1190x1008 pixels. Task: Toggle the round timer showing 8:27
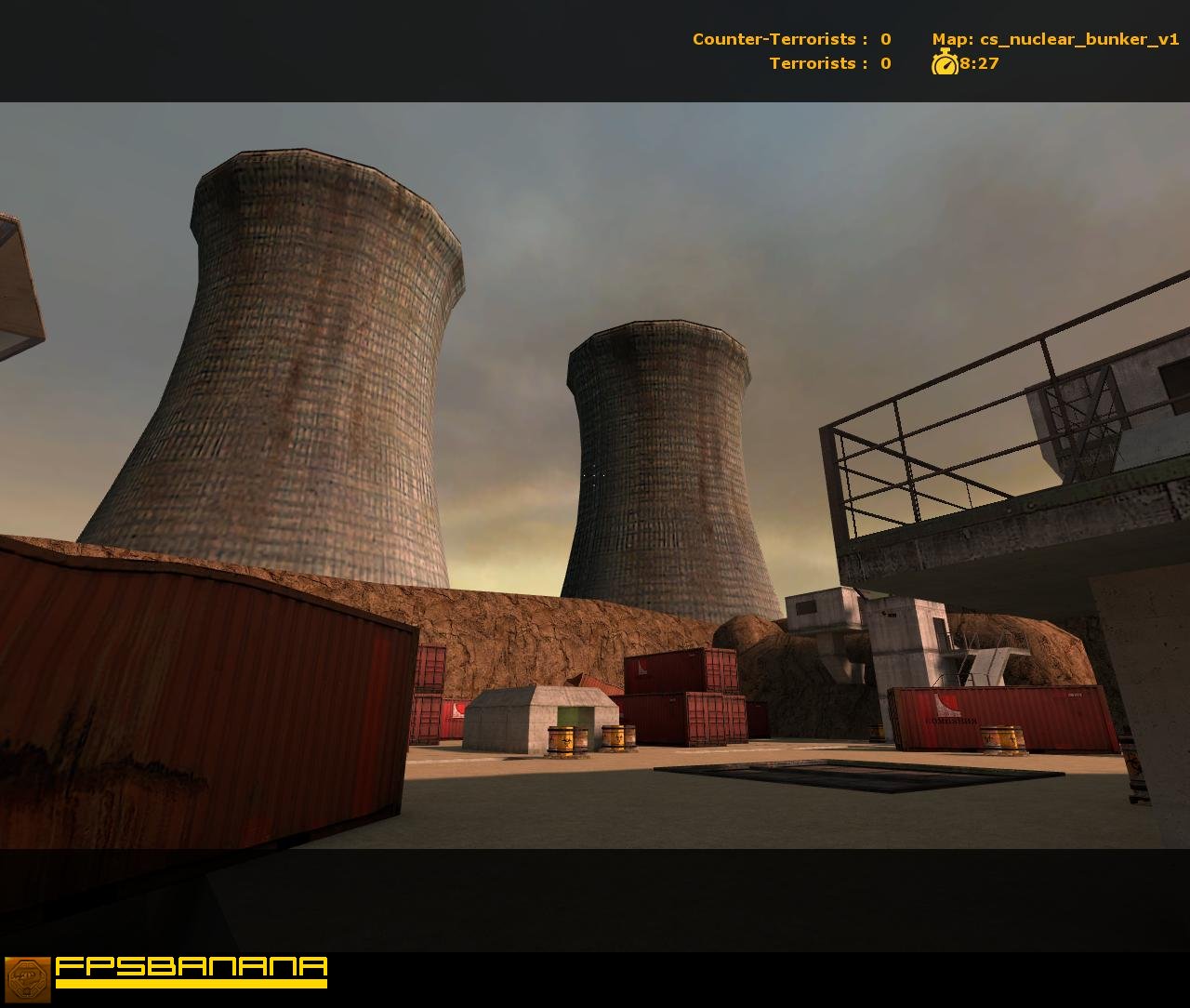pyautogui.click(x=979, y=64)
